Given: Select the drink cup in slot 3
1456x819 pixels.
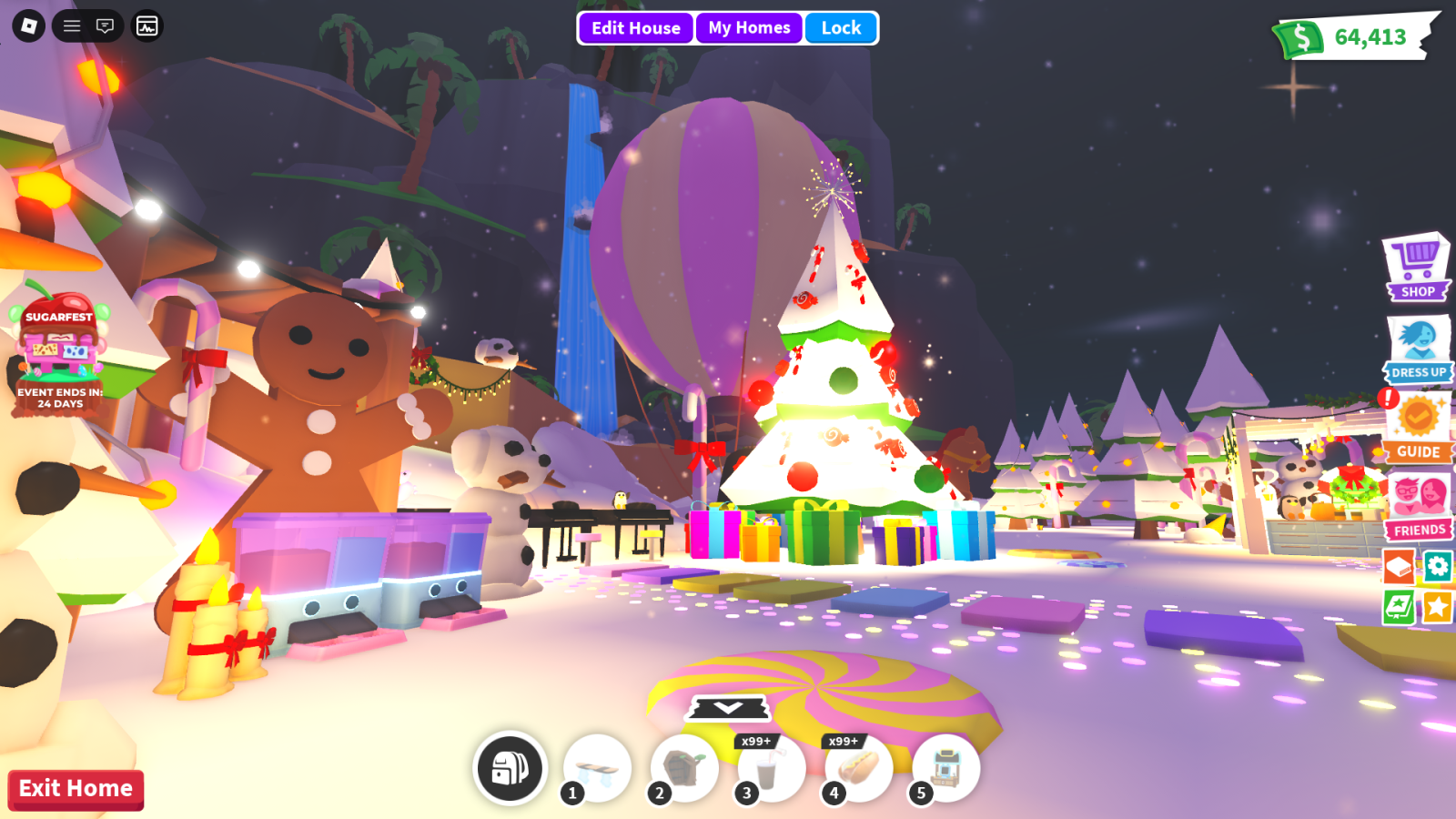Looking at the screenshot, I should [x=771, y=769].
